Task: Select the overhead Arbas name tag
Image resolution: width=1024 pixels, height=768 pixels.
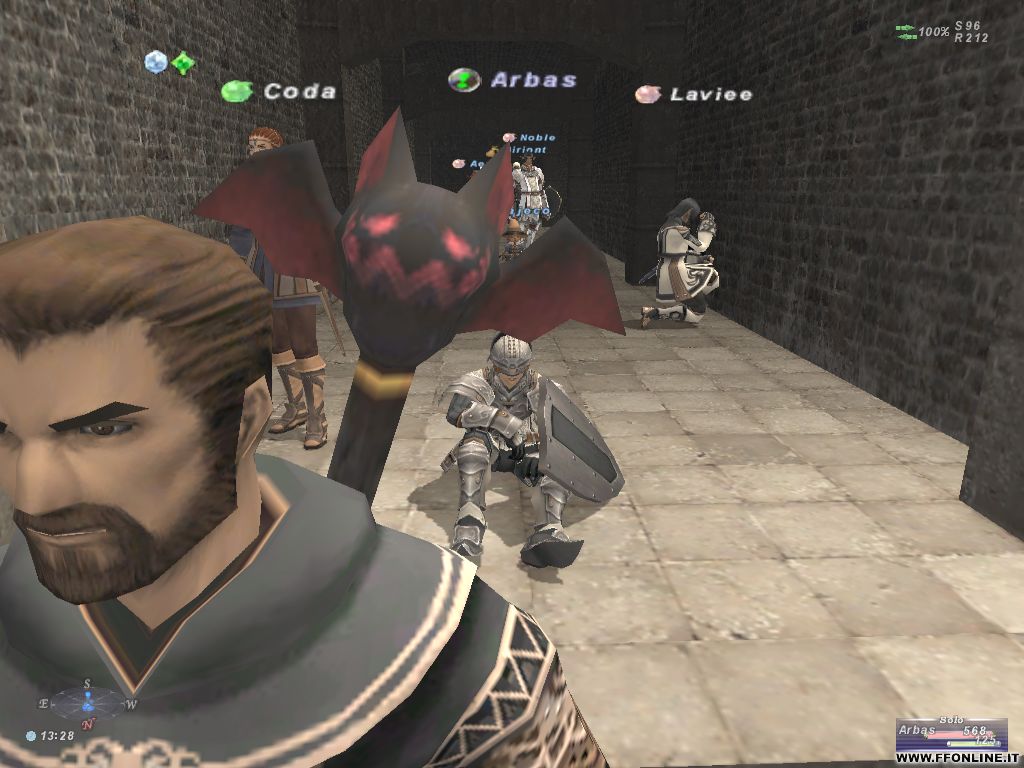Action: pos(533,80)
